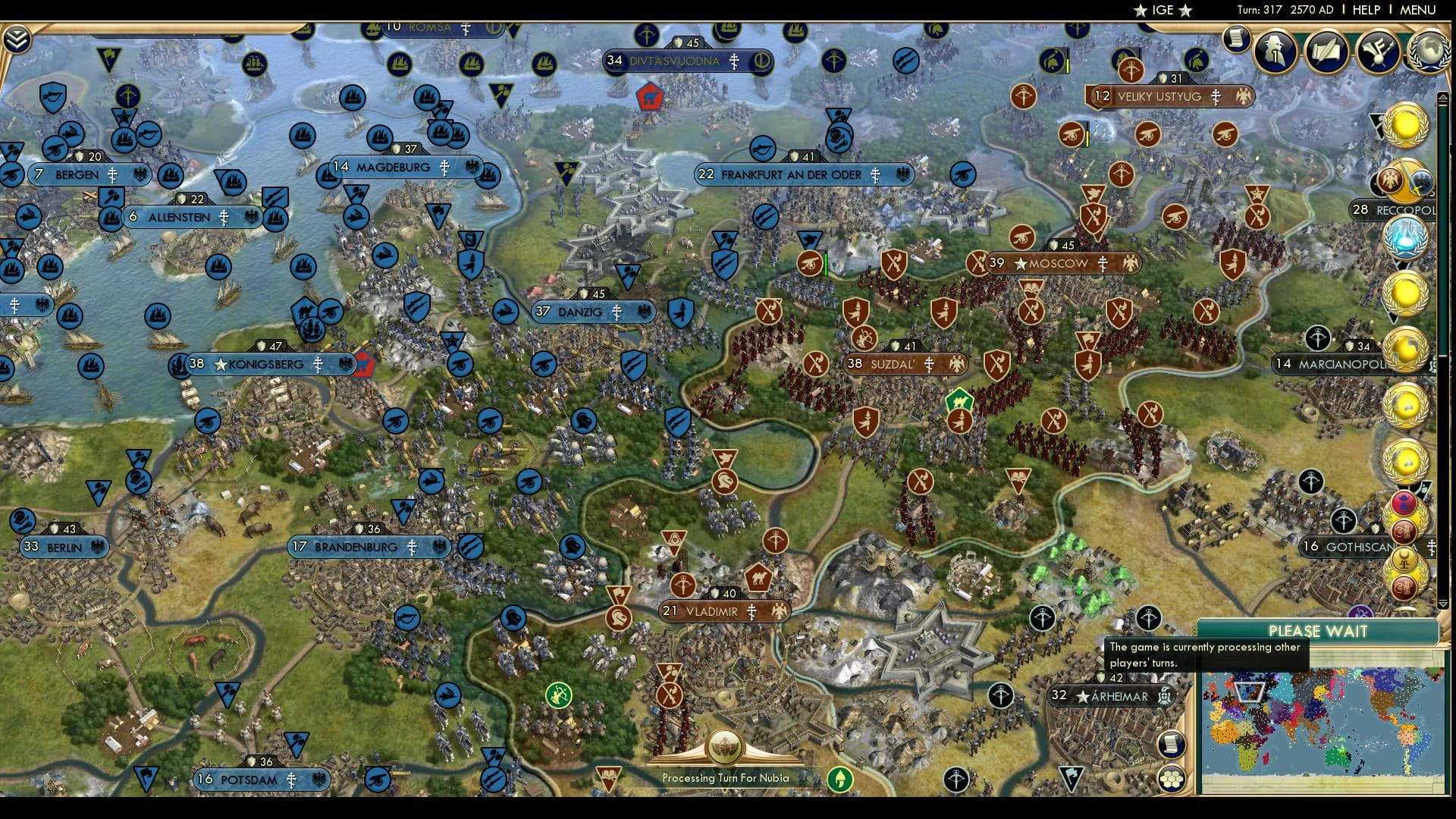Click the red horse pin above Divtasvuodna
The height and width of the screenshot is (819, 1456).
click(x=649, y=97)
